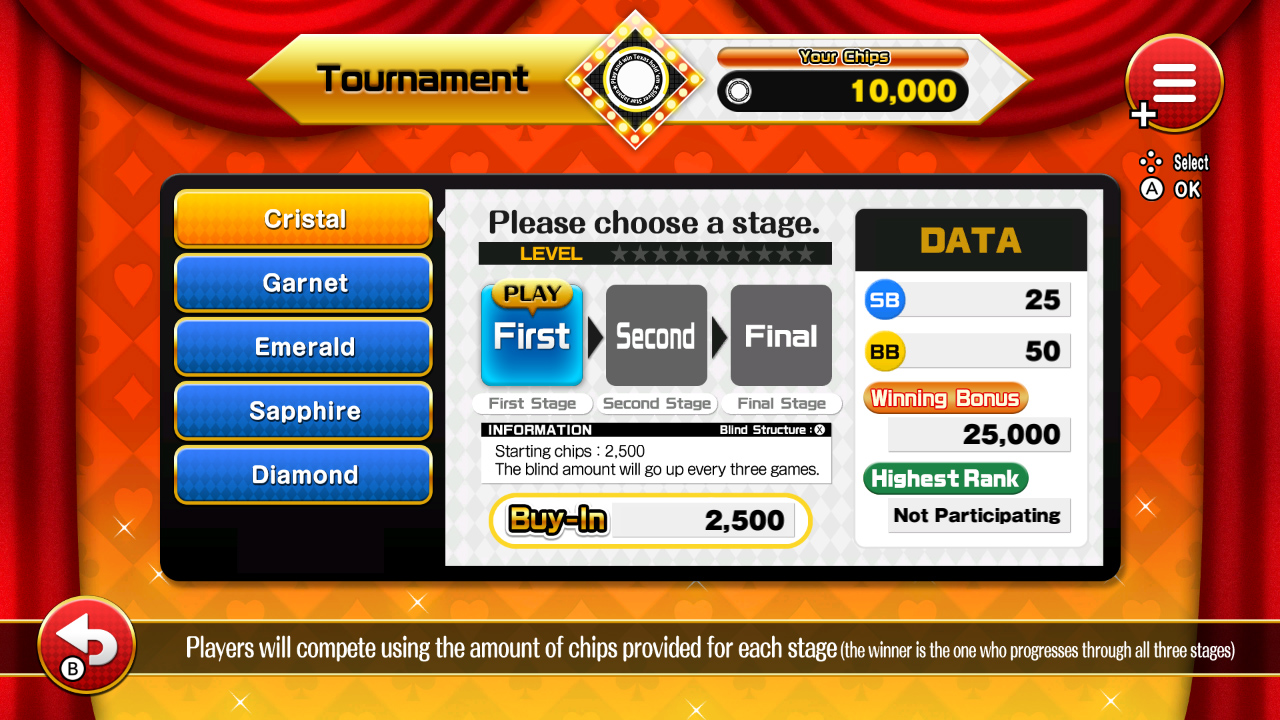Click the chip icon in Your Chips bar
The height and width of the screenshot is (720, 1280).
pyautogui.click(x=740, y=91)
